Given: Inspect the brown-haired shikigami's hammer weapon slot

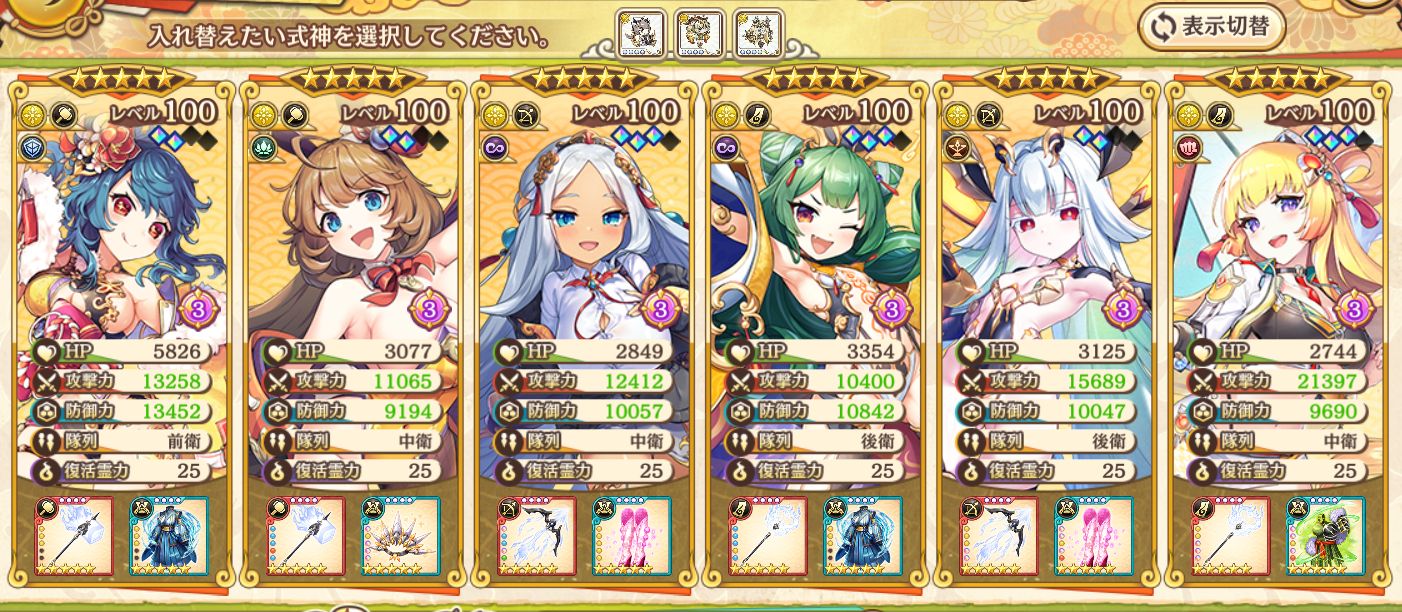Looking at the screenshot, I should pyautogui.click(x=306, y=537).
